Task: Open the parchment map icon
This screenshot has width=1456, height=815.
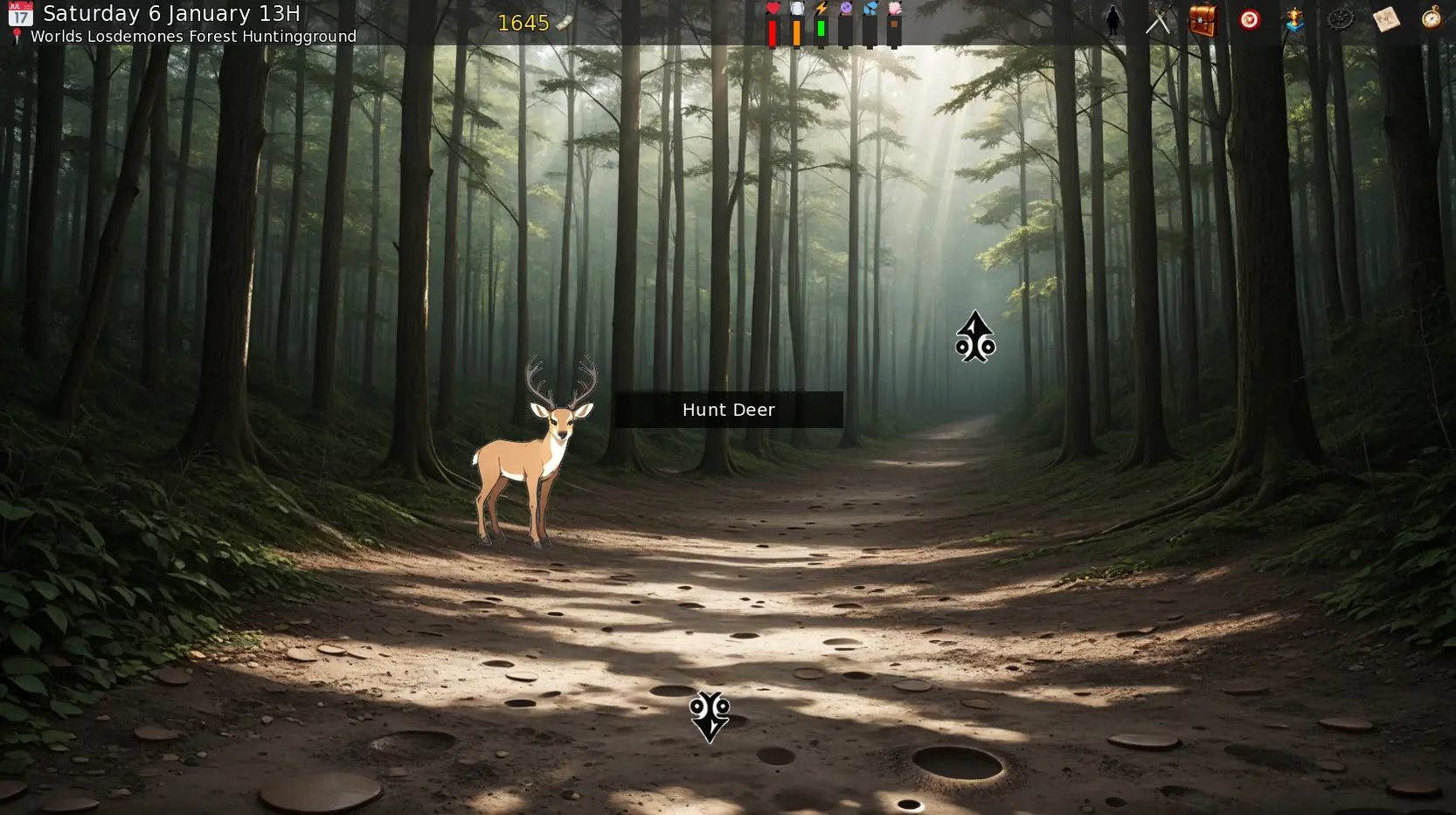Action: click(1386, 19)
